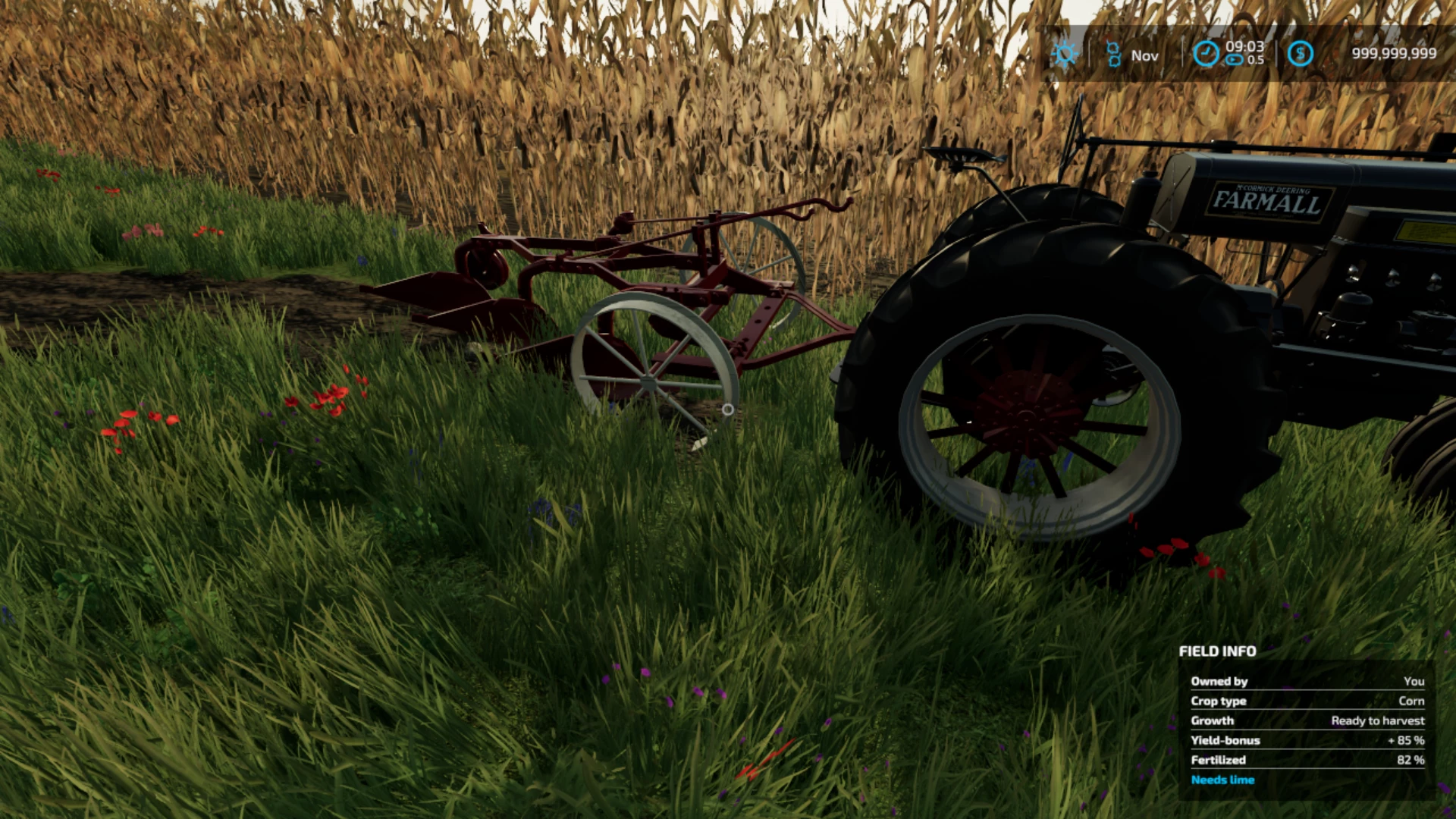Click the 999,999,999 money balance
1456x819 pixels.
pyautogui.click(x=1394, y=52)
